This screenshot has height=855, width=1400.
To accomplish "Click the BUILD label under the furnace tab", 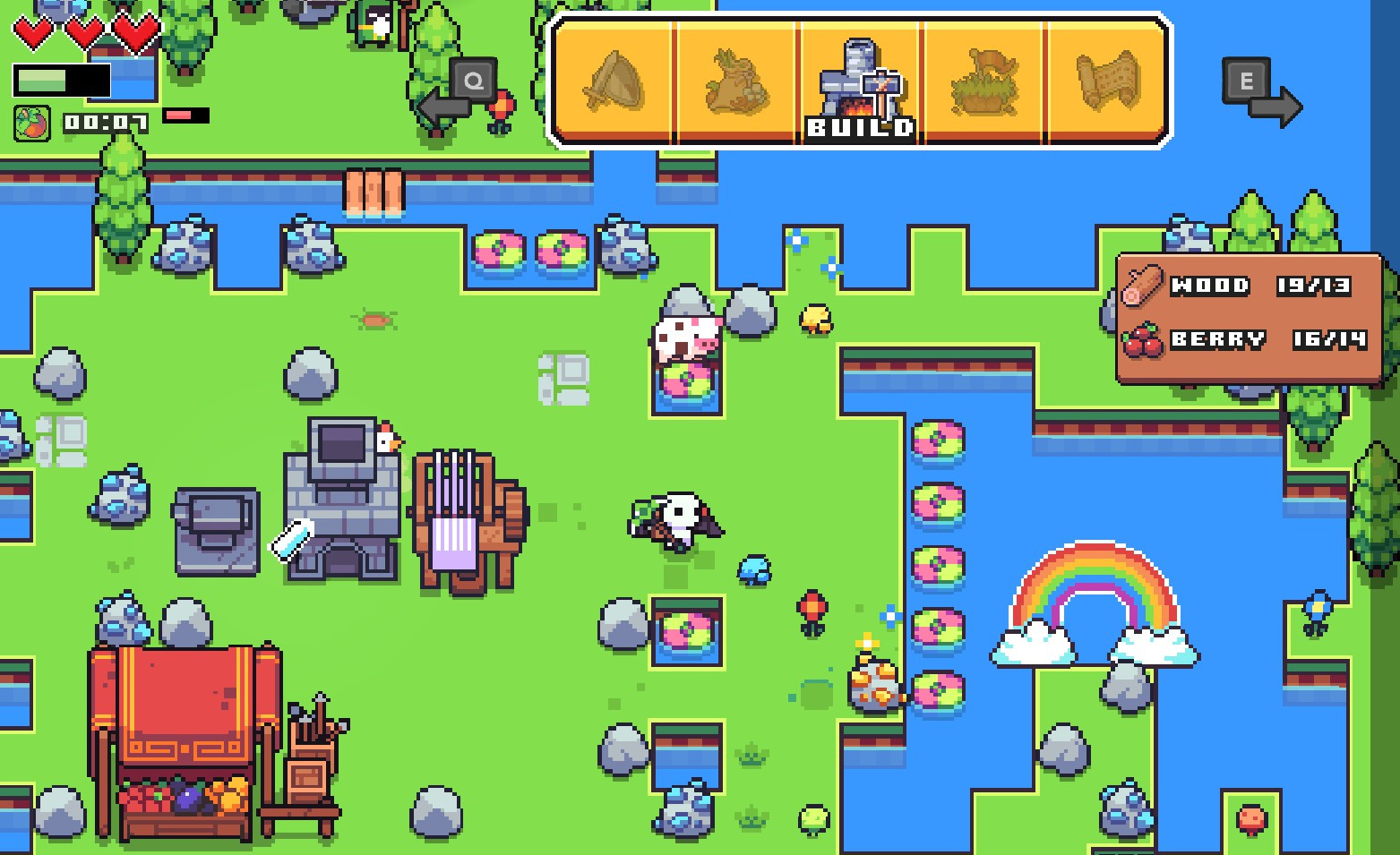I will point(861,128).
